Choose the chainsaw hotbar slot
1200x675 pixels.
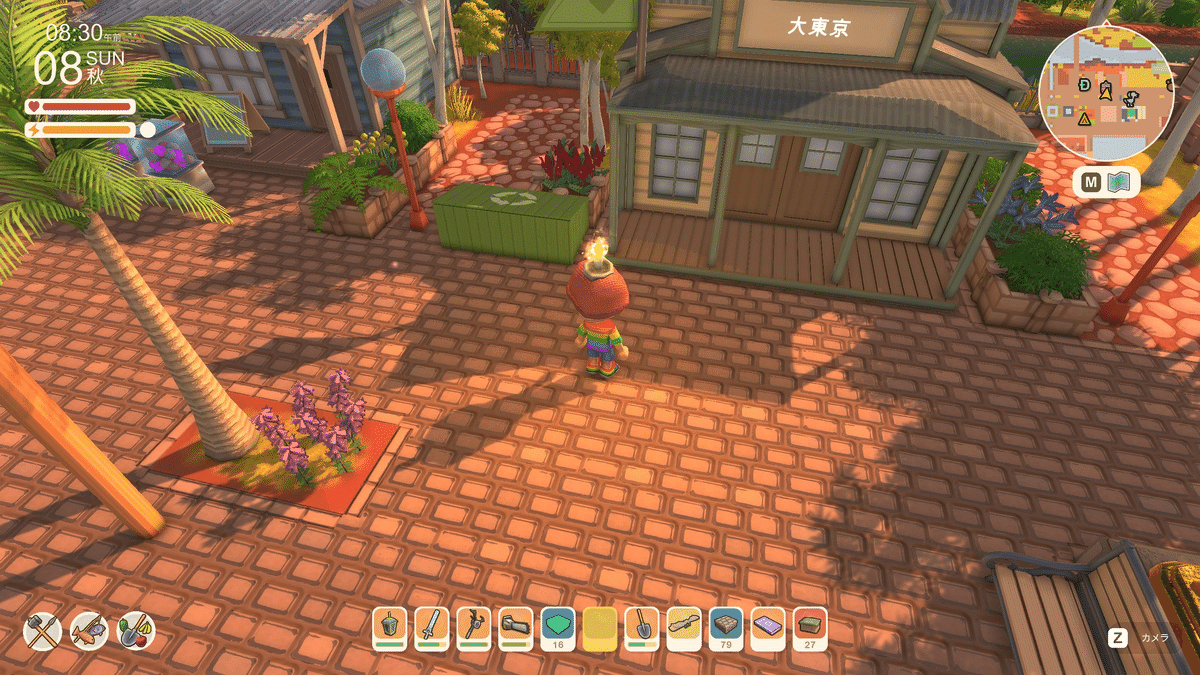[x=516, y=626]
